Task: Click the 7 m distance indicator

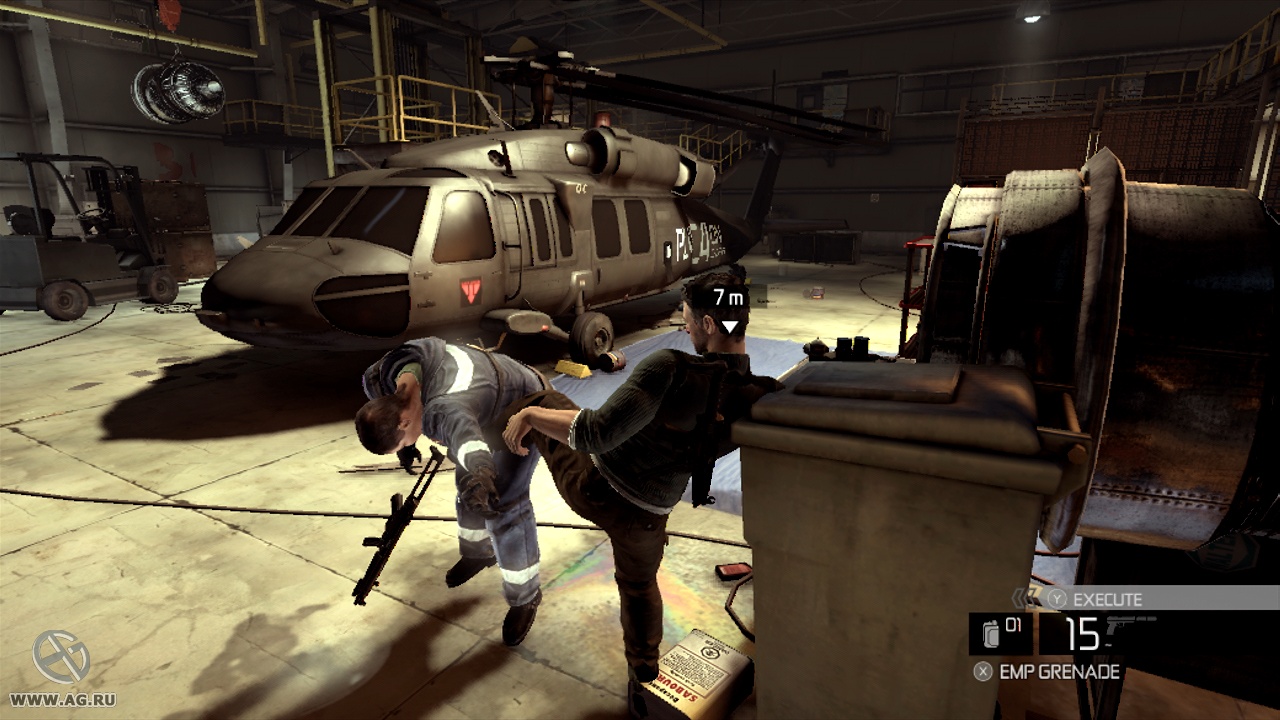Action: 728,297
